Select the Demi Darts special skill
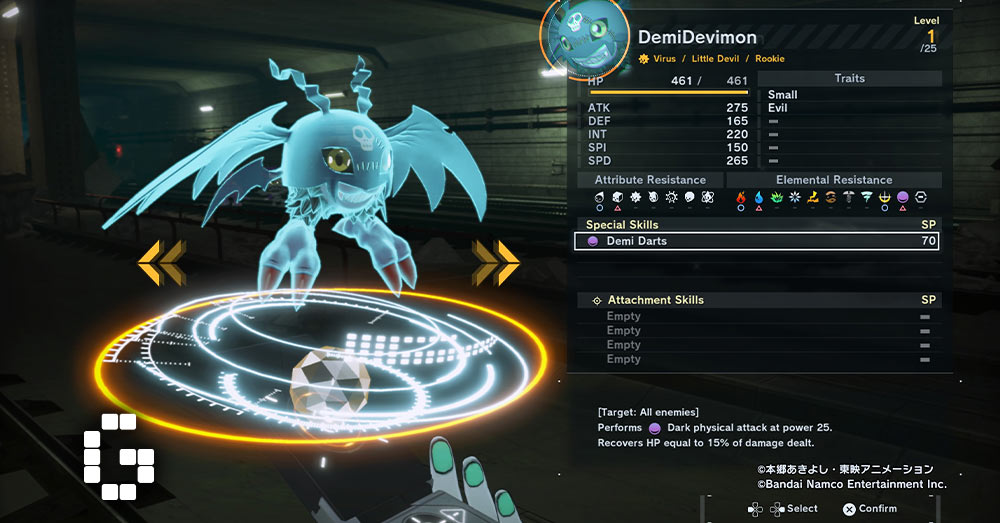 (x=756, y=241)
